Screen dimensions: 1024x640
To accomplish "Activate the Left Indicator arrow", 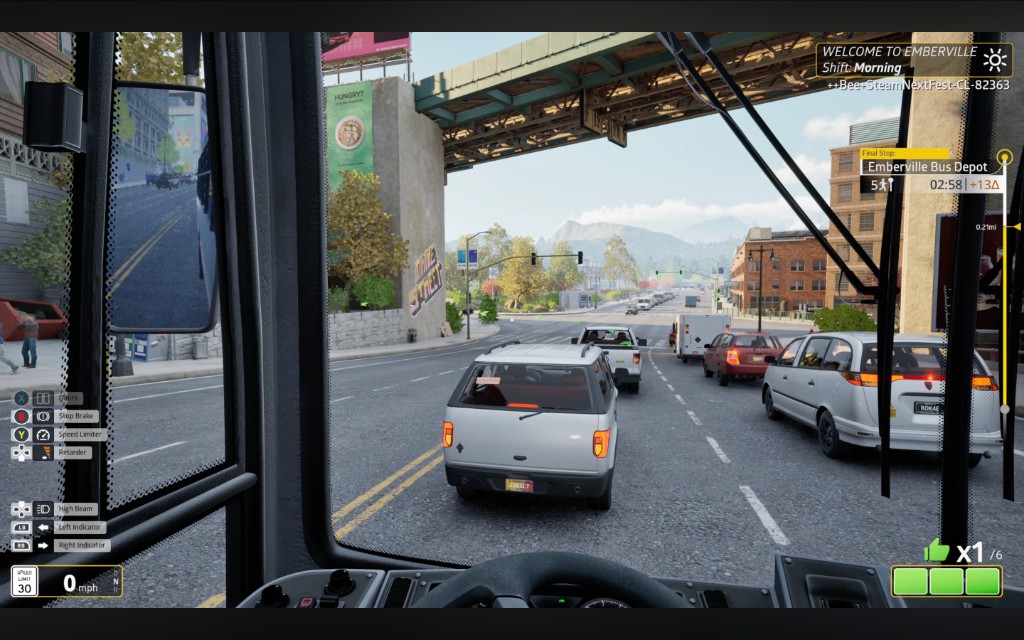I will pyautogui.click(x=43, y=527).
